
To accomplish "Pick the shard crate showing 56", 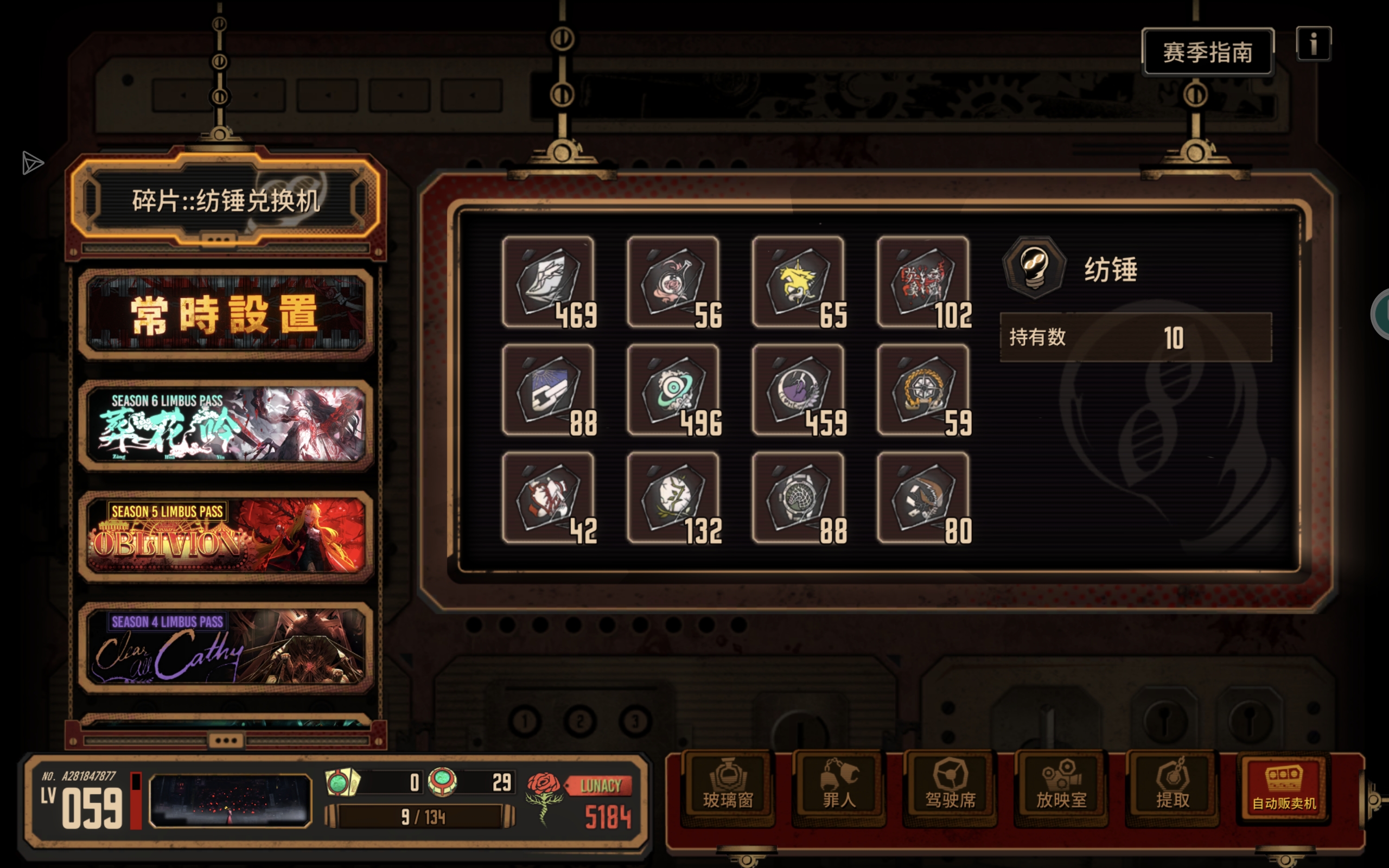I will tap(673, 282).
